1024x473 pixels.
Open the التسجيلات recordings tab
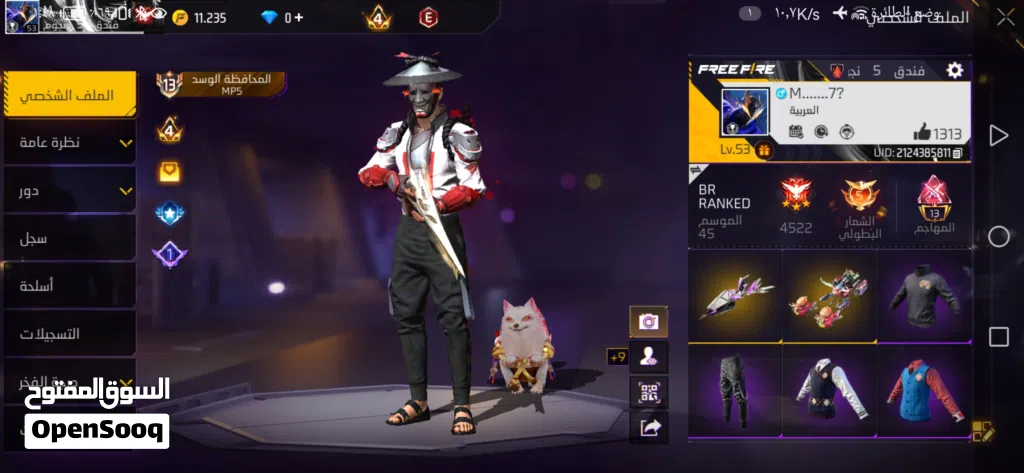tap(70, 333)
